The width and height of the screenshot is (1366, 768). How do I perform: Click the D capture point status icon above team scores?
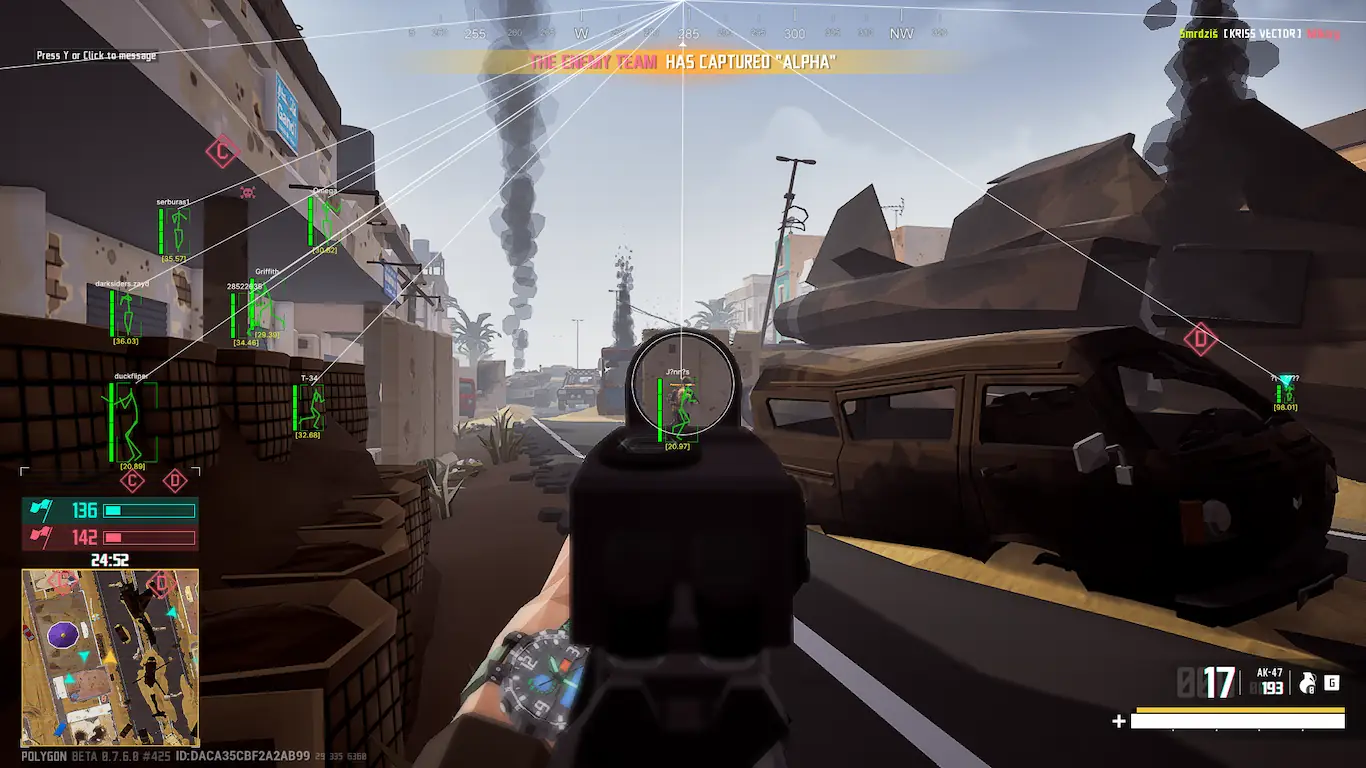pos(175,481)
